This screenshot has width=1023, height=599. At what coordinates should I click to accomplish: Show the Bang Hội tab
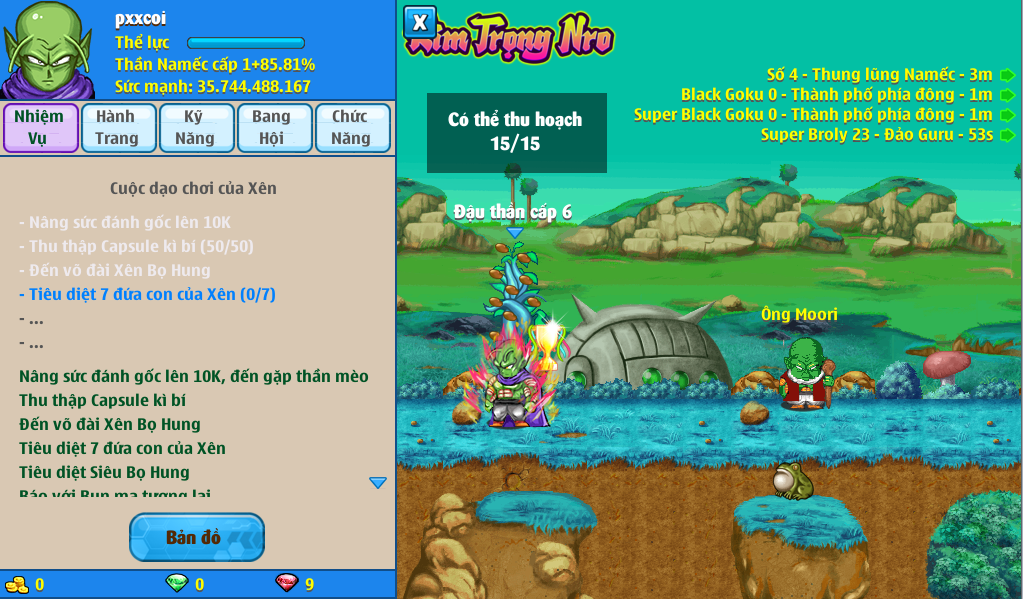[x=274, y=127]
